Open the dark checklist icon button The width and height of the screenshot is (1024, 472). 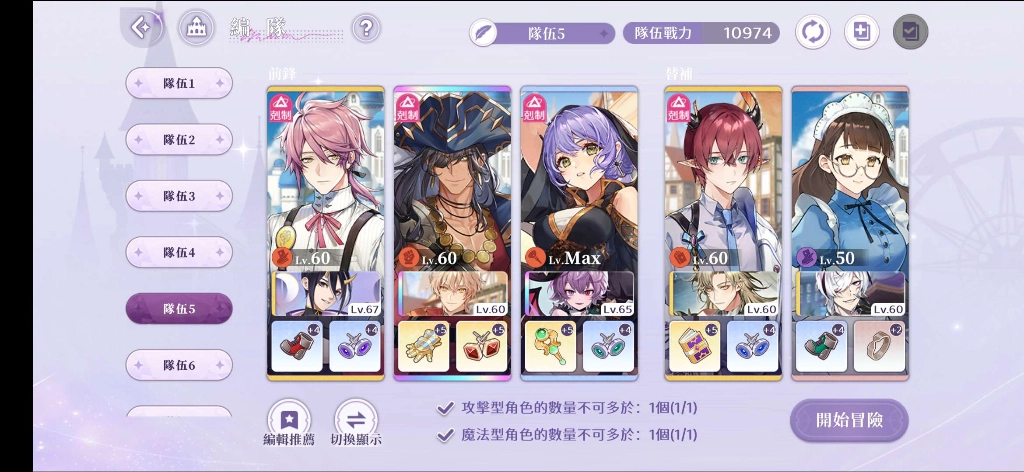pos(910,32)
